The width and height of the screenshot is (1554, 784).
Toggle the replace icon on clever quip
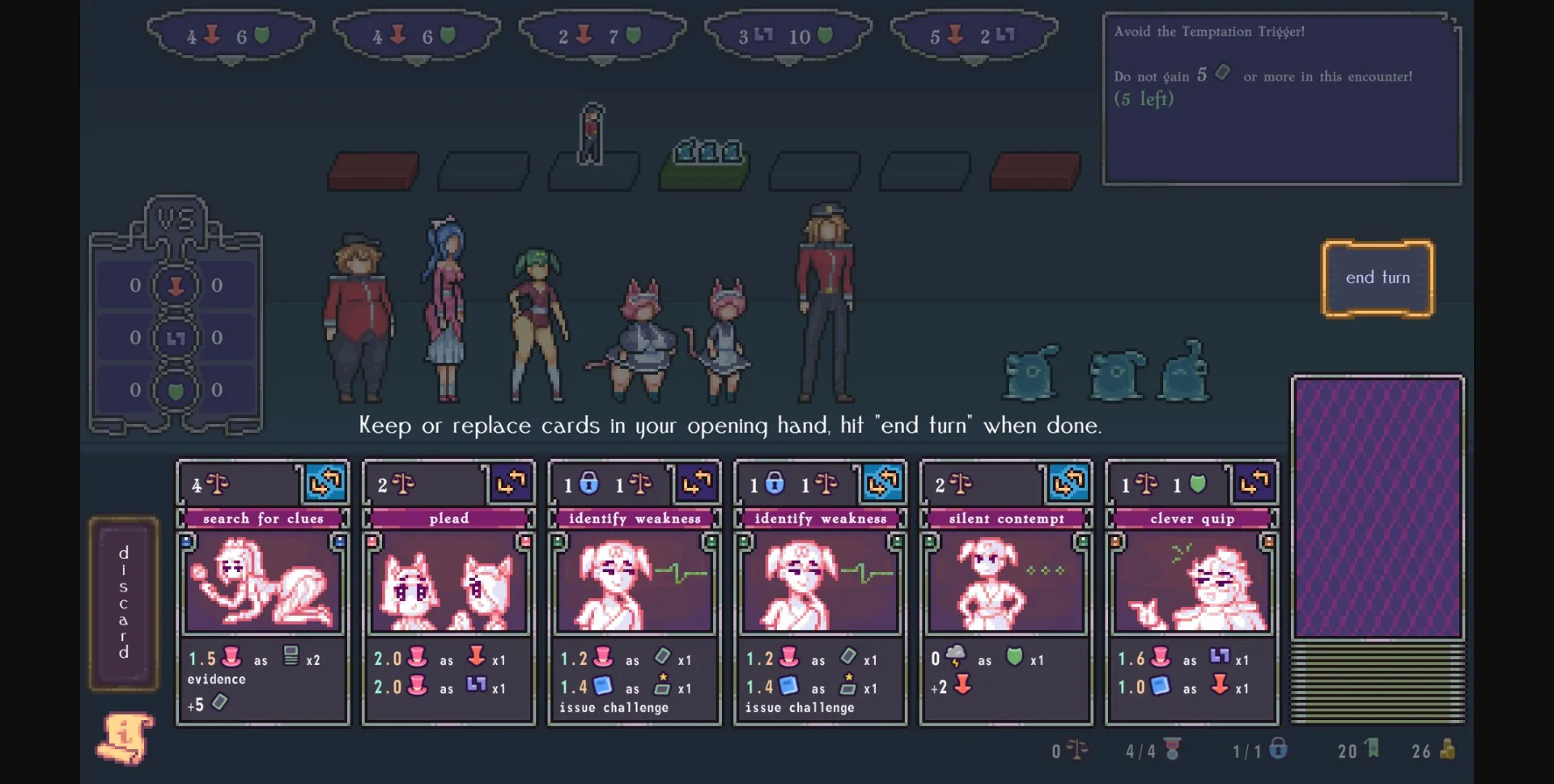click(x=1255, y=484)
